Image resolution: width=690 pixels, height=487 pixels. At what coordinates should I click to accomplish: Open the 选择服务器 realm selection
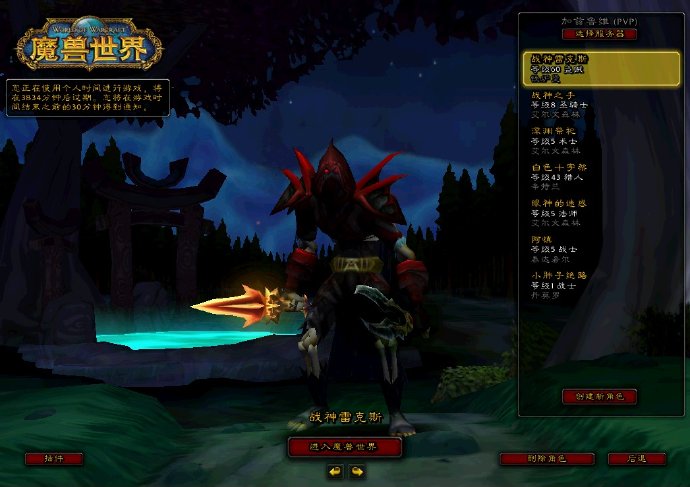click(600, 33)
